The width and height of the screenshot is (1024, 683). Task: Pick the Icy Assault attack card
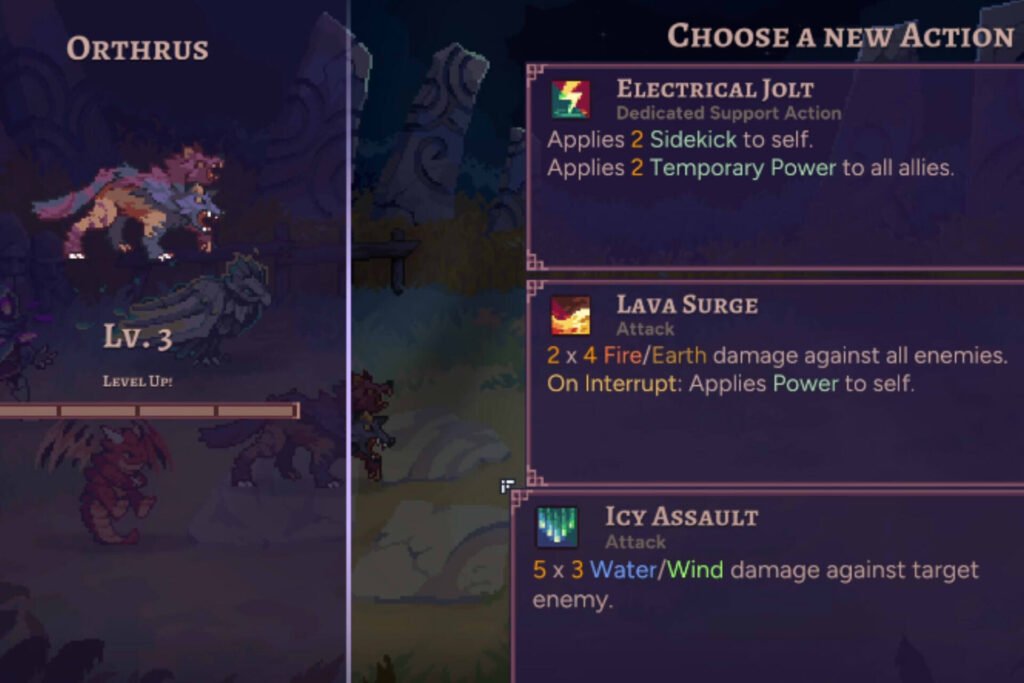pos(768,585)
